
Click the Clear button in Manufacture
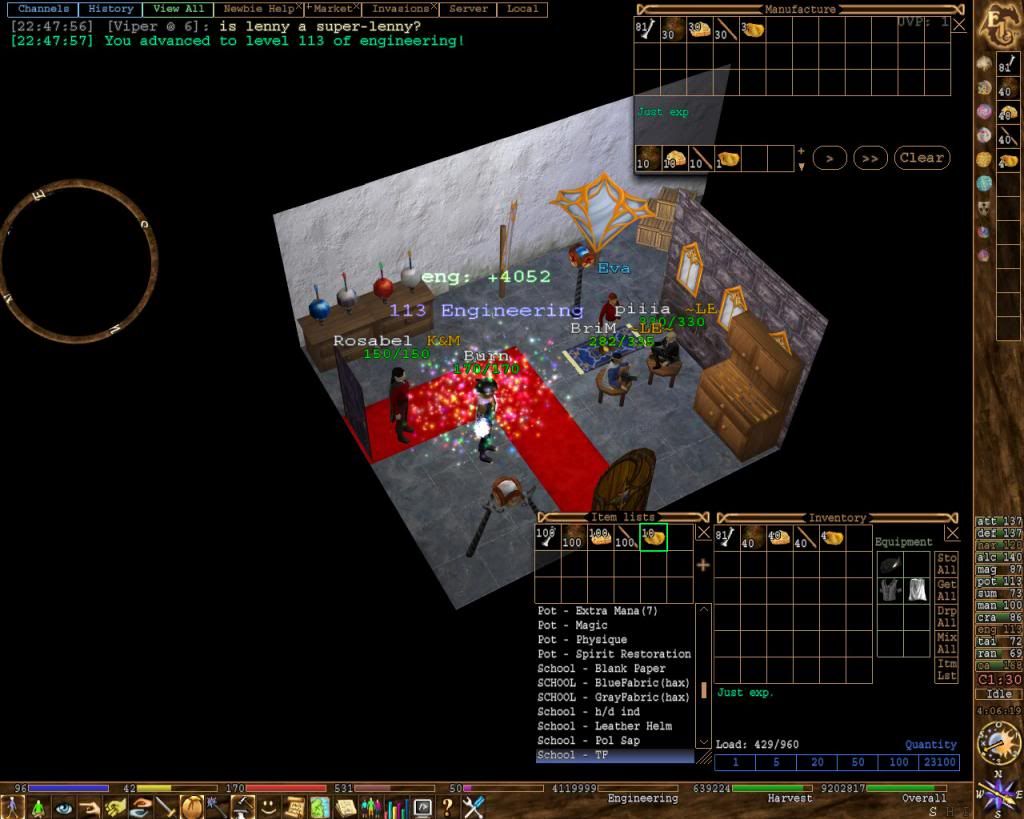click(921, 158)
